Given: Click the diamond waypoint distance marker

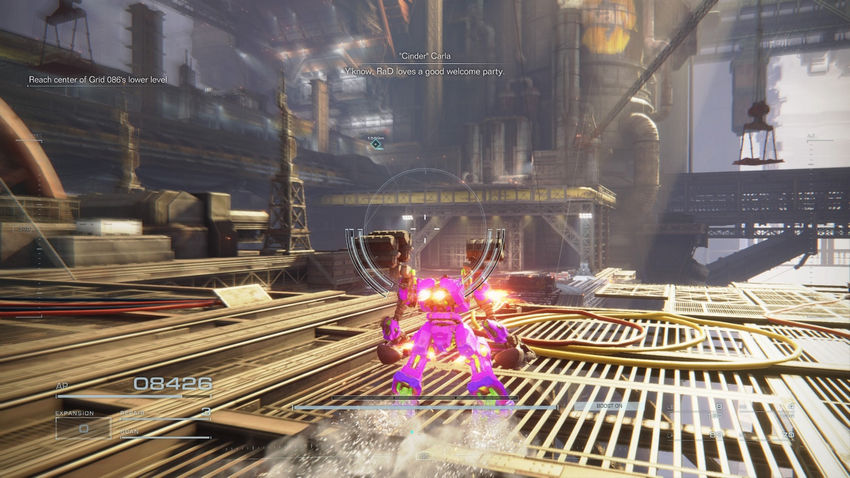Looking at the screenshot, I should [376, 144].
